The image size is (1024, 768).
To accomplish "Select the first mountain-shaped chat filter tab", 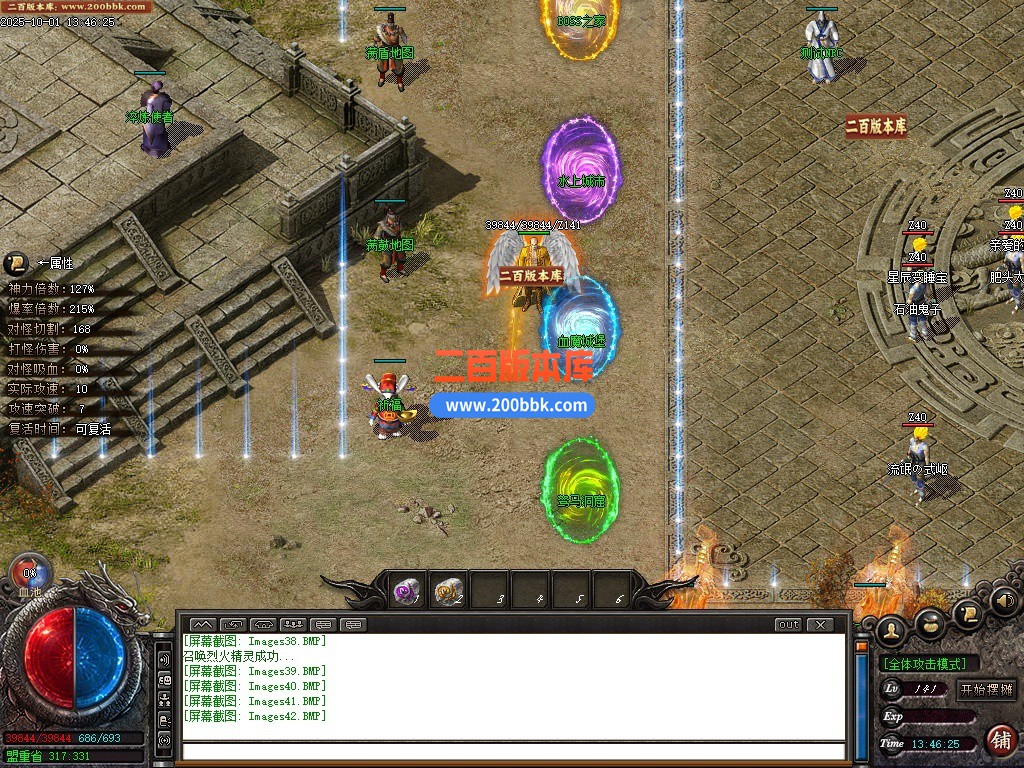I will (201, 624).
